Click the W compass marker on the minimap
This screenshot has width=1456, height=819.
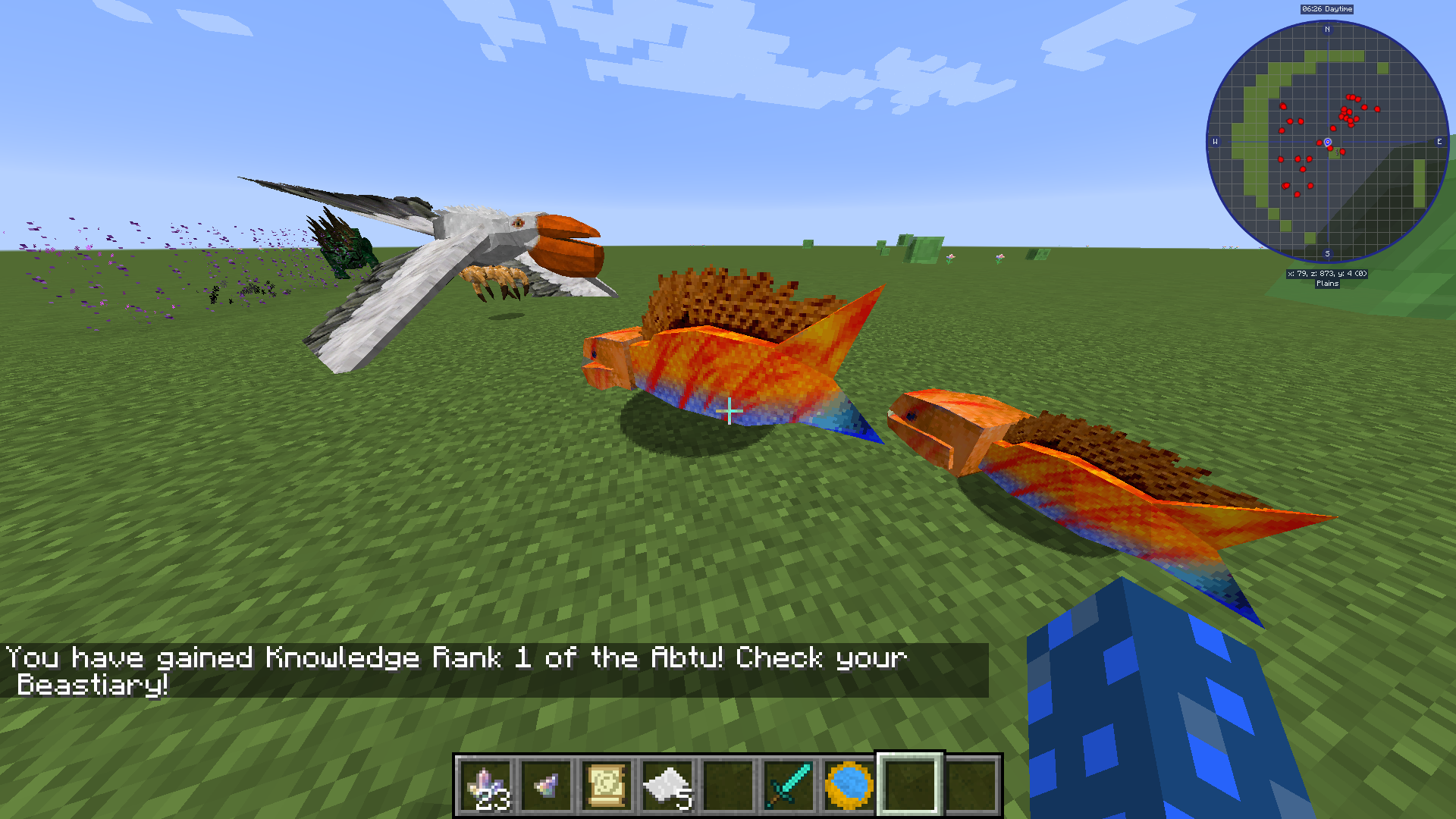pyautogui.click(x=1217, y=141)
